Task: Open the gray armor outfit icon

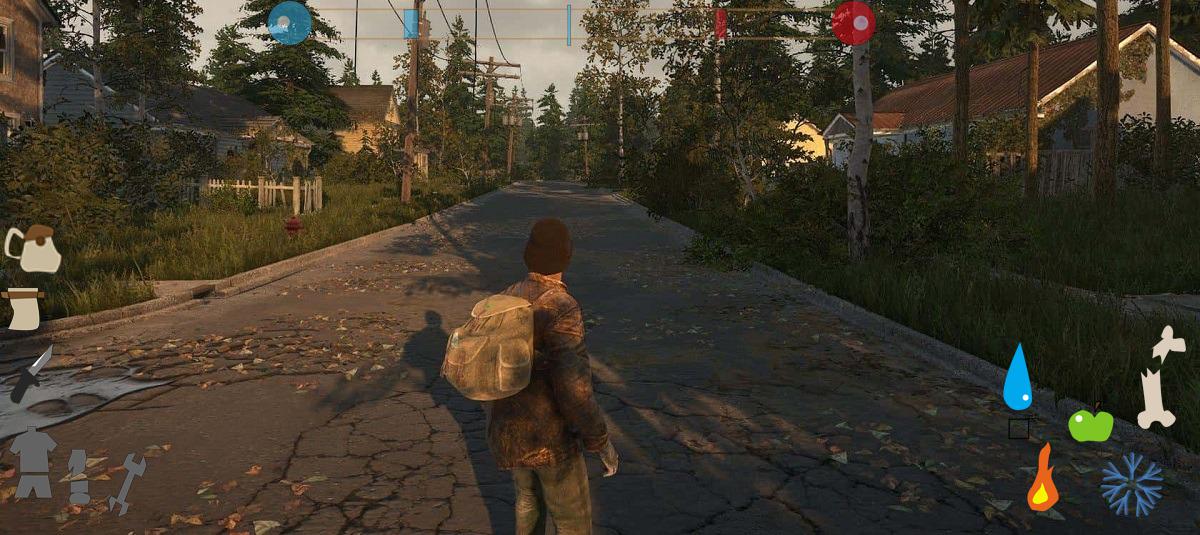Action: (33, 462)
